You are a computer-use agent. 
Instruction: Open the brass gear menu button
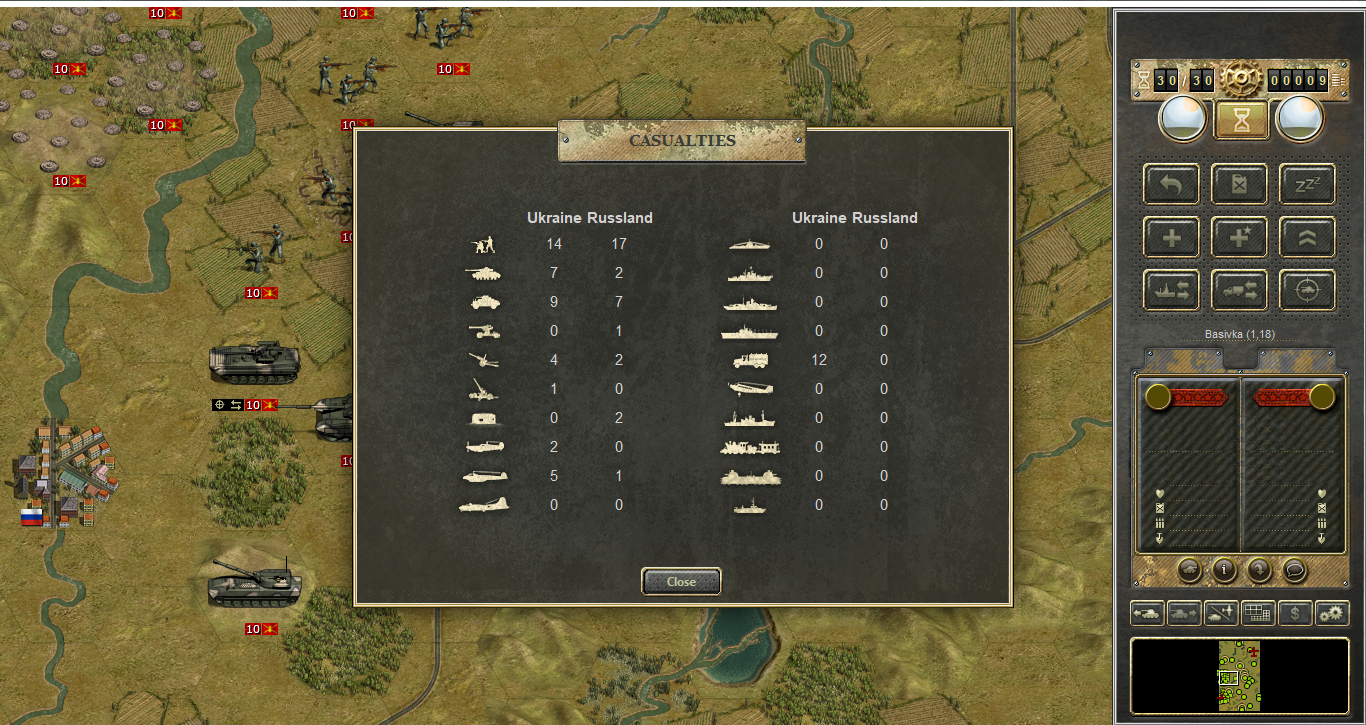coord(1240,78)
